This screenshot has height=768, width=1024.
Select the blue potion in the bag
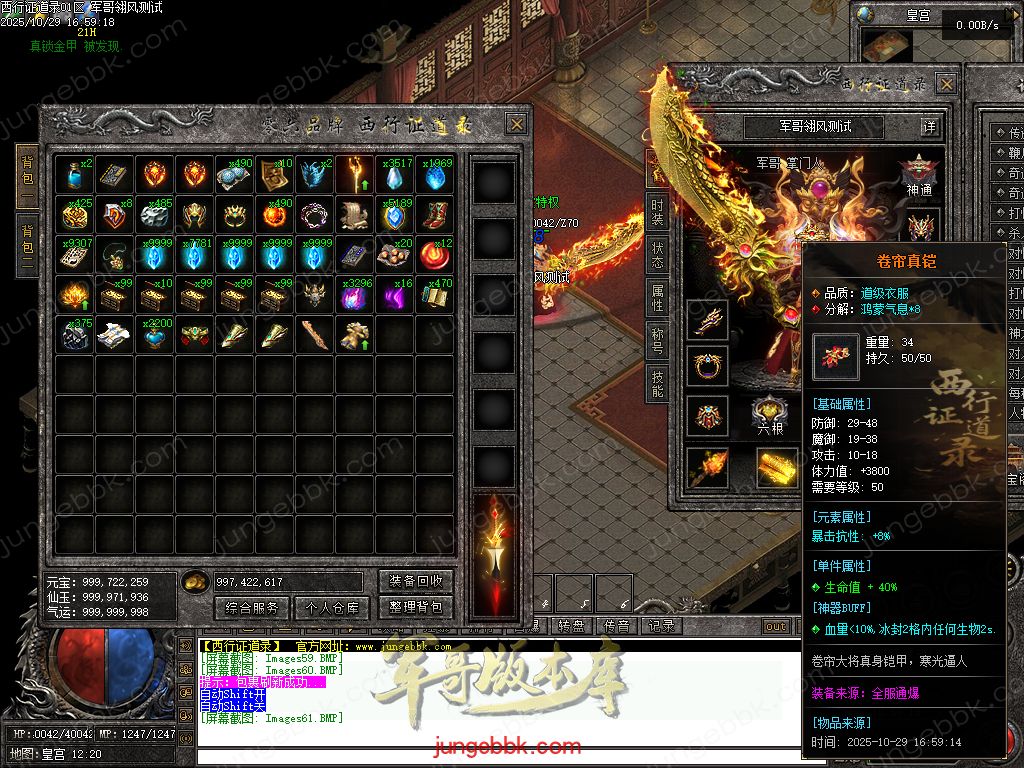tap(75, 175)
